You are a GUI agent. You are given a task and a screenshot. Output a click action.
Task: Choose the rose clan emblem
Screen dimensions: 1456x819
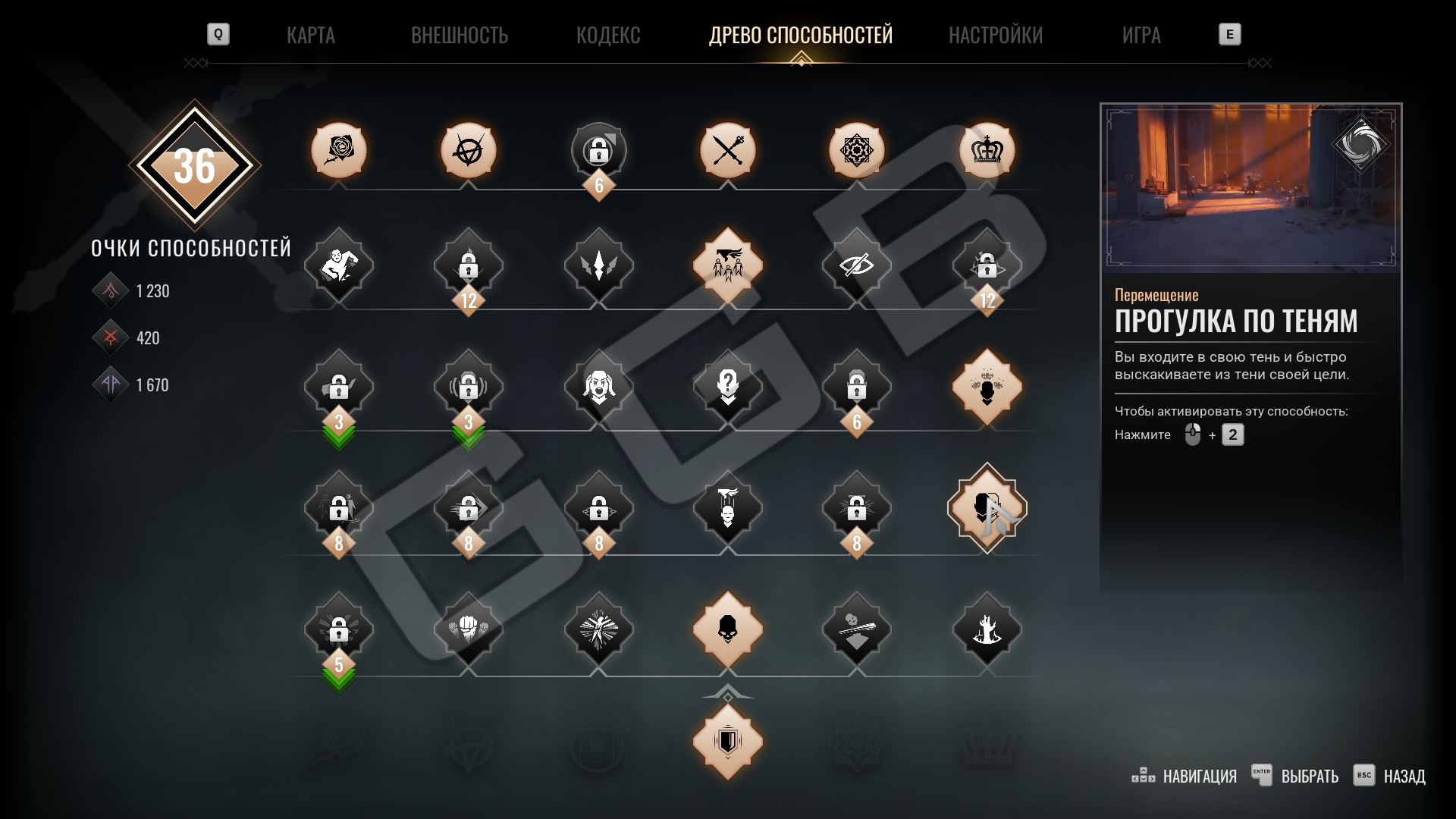point(339,150)
